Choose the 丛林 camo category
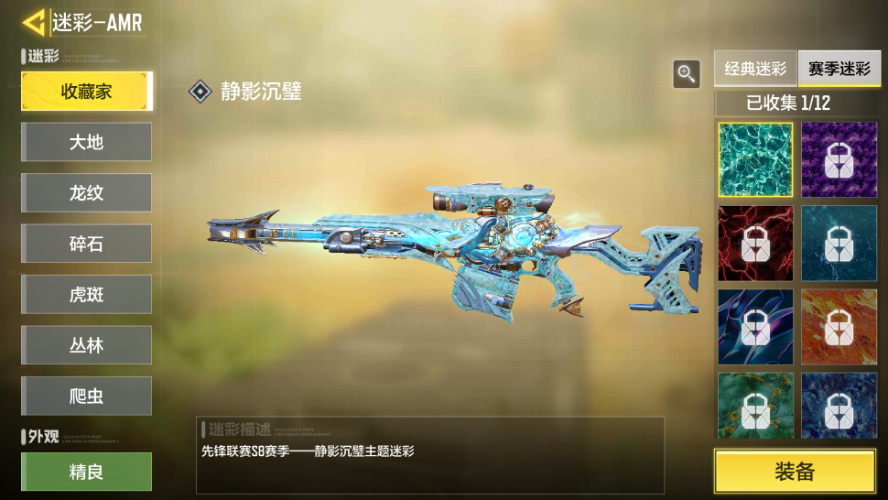The image size is (888, 500). tap(86, 345)
